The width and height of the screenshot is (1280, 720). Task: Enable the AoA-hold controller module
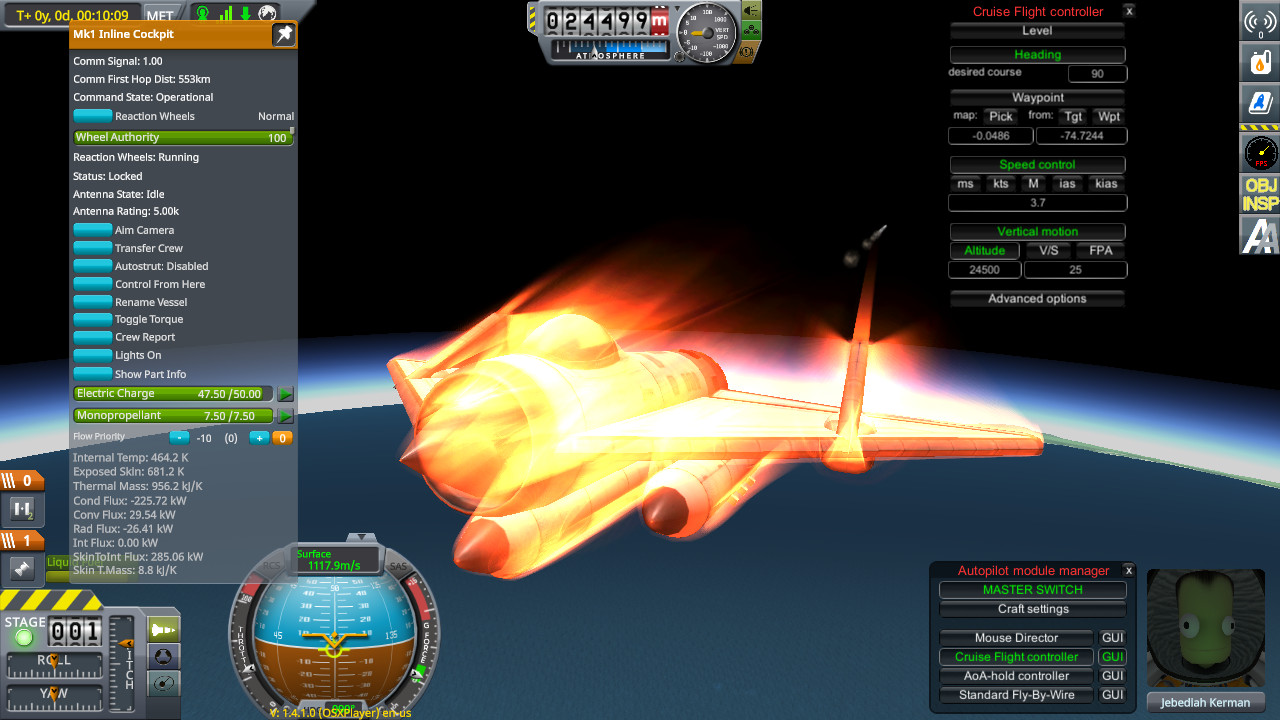[1016, 676]
